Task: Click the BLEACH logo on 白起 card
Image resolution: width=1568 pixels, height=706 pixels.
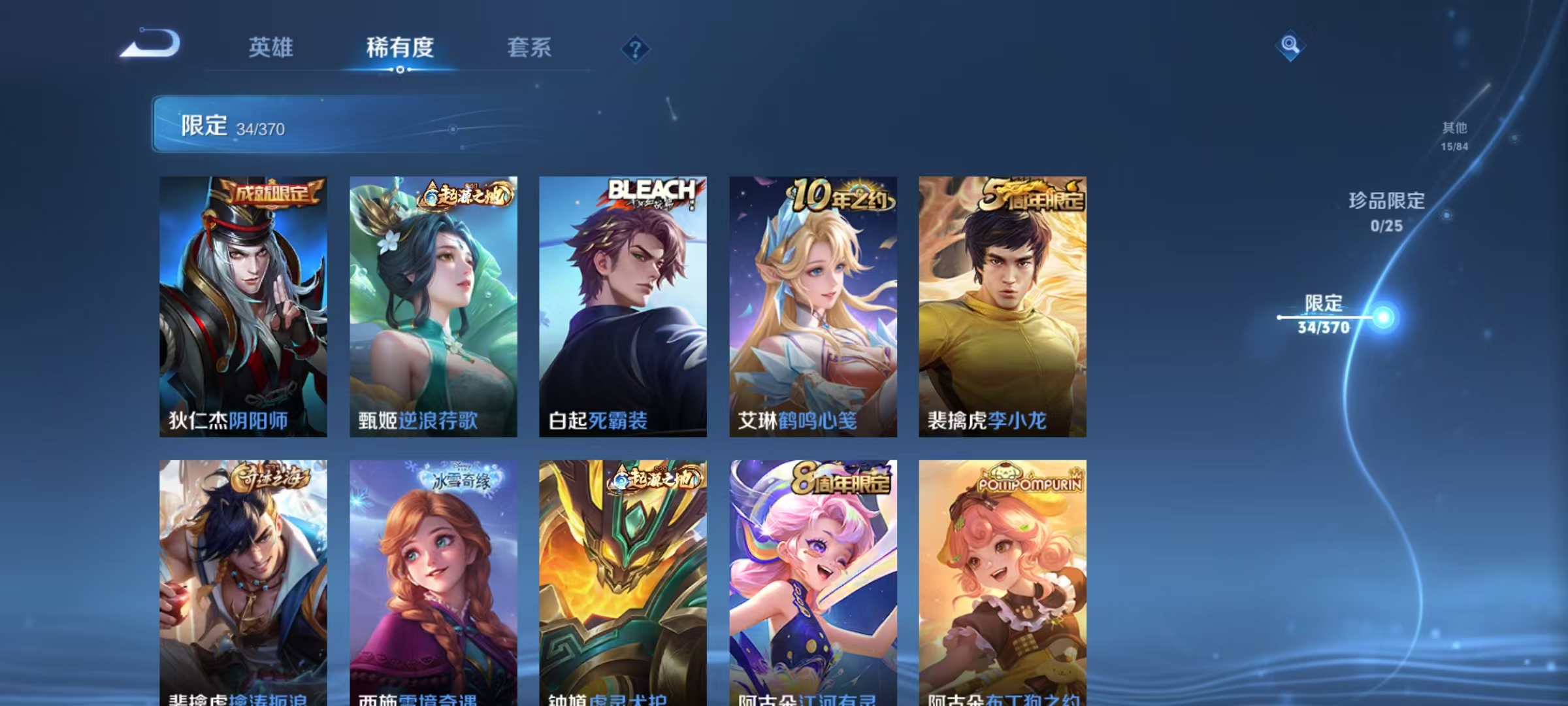Action: pyautogui.click(x=650, y=188)
